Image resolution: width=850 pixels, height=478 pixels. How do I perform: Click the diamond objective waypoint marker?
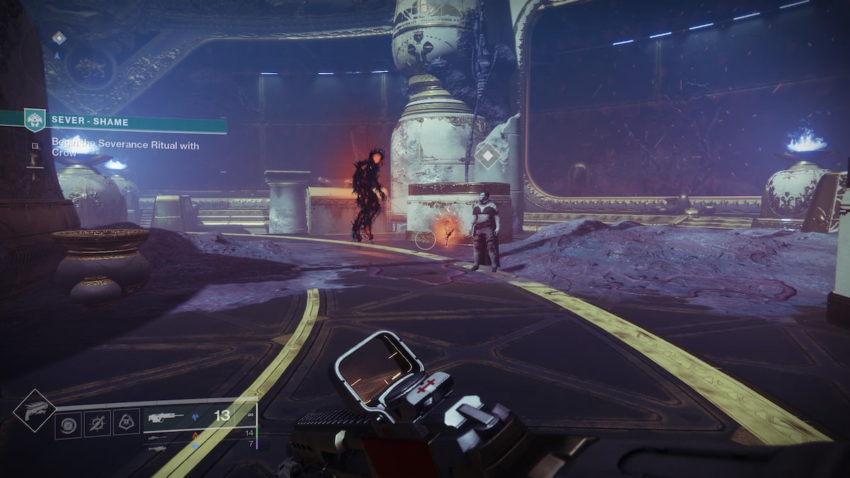pyautogui.click(x=487, y=155)
